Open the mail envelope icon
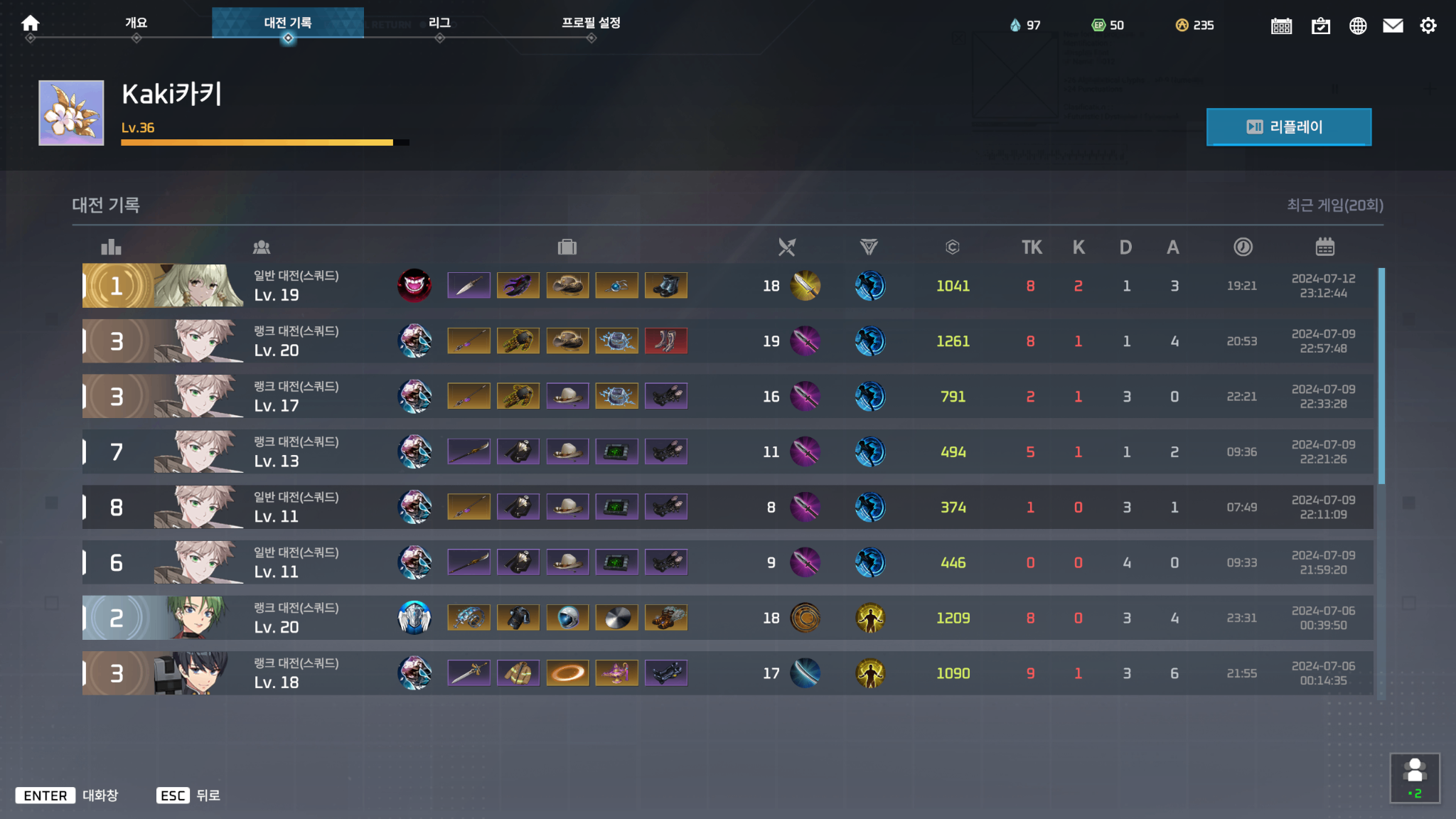Screen dimensions: 1456x819 click(x=1393, y=25)
